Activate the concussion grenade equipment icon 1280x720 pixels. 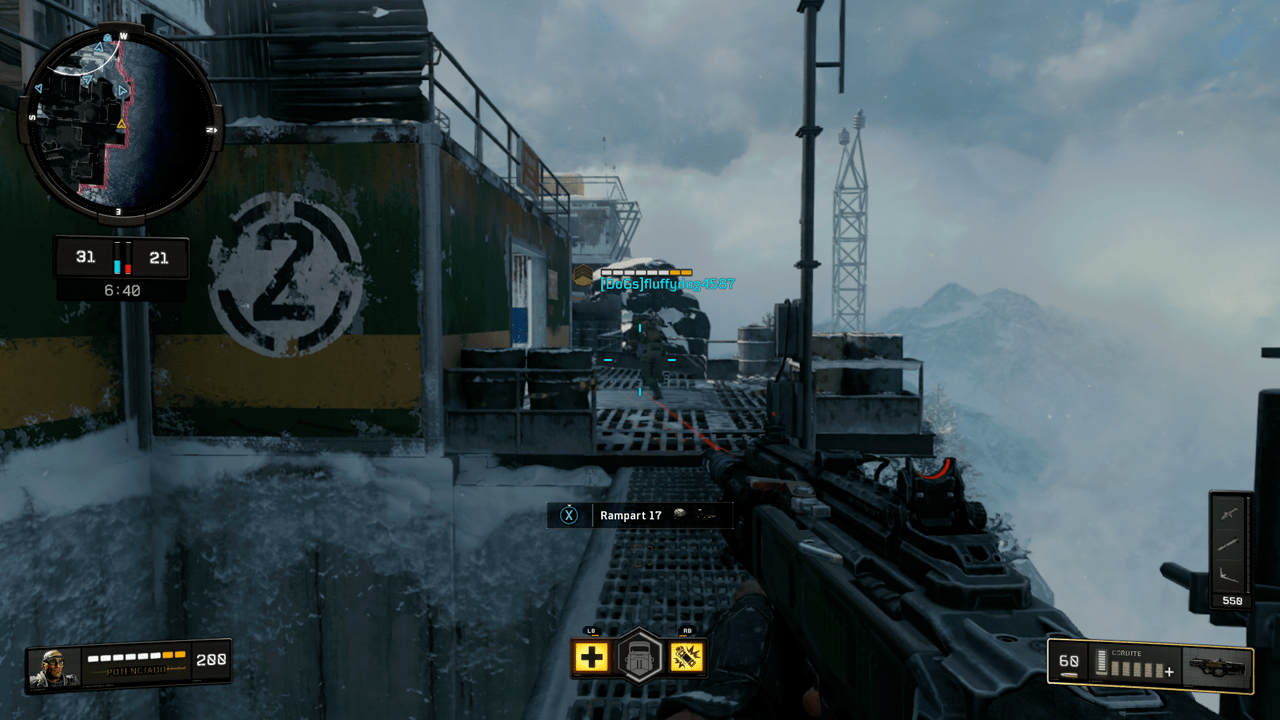coord(686,658)
